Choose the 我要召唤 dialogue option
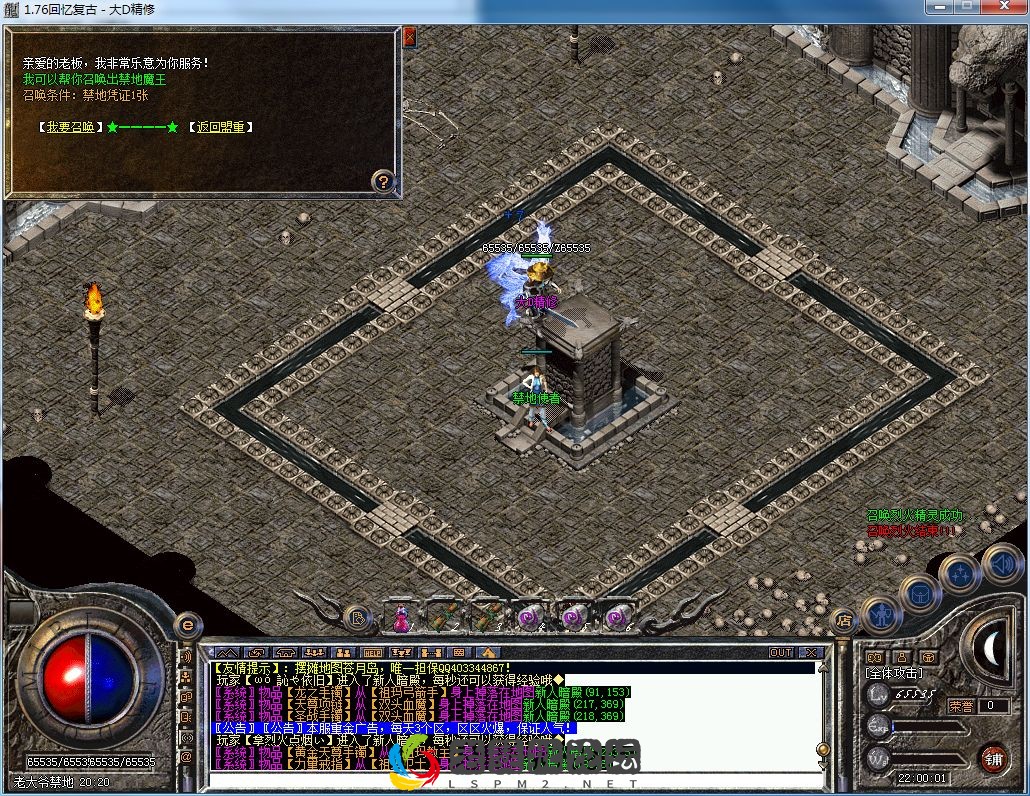Screen dimensions: 1030x796 pos(70,127)
